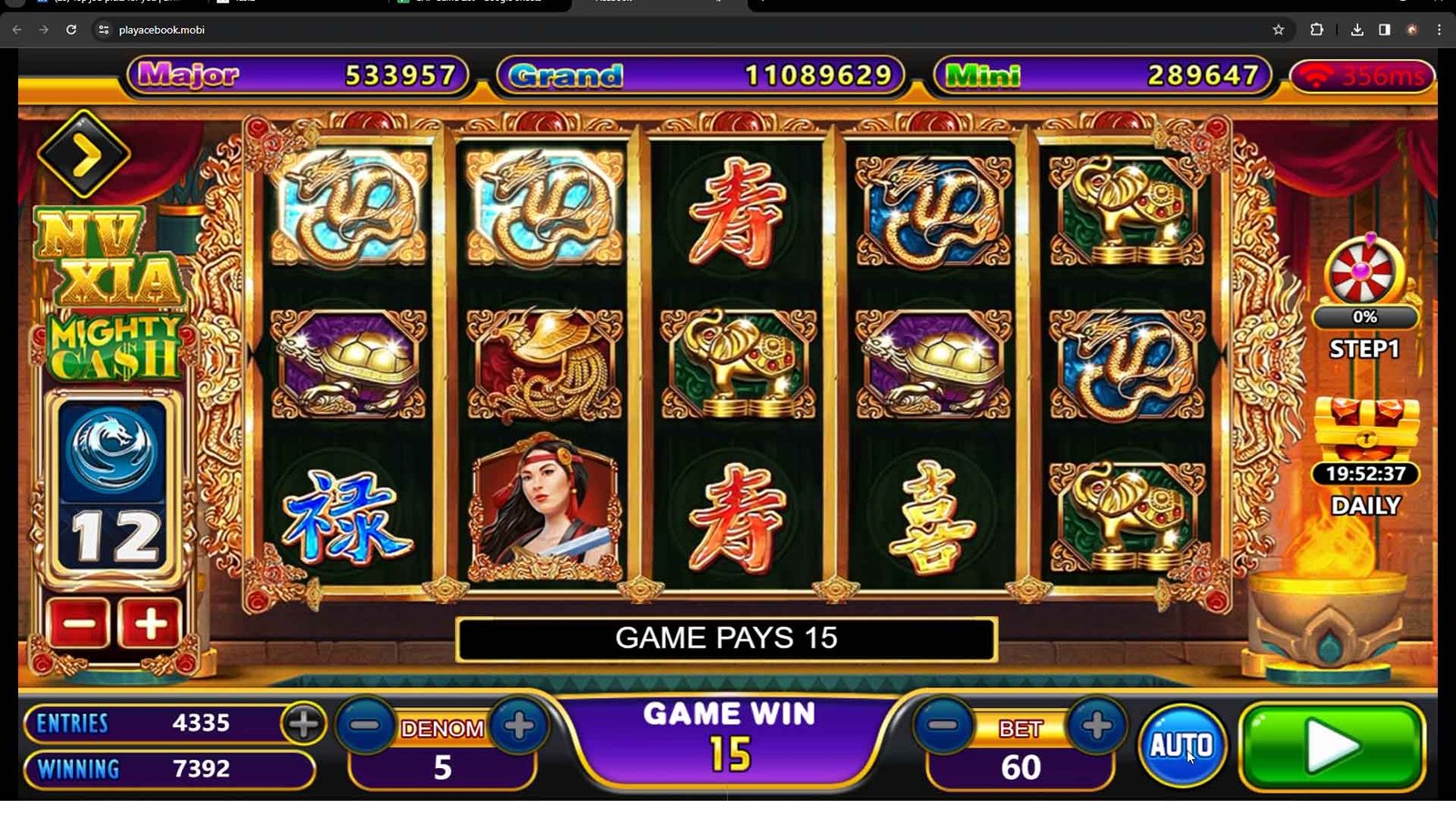Viewport: 1456px width, 819px height.
Task: Bookmark this page with the star icon
Action: tap(1279, 30)
